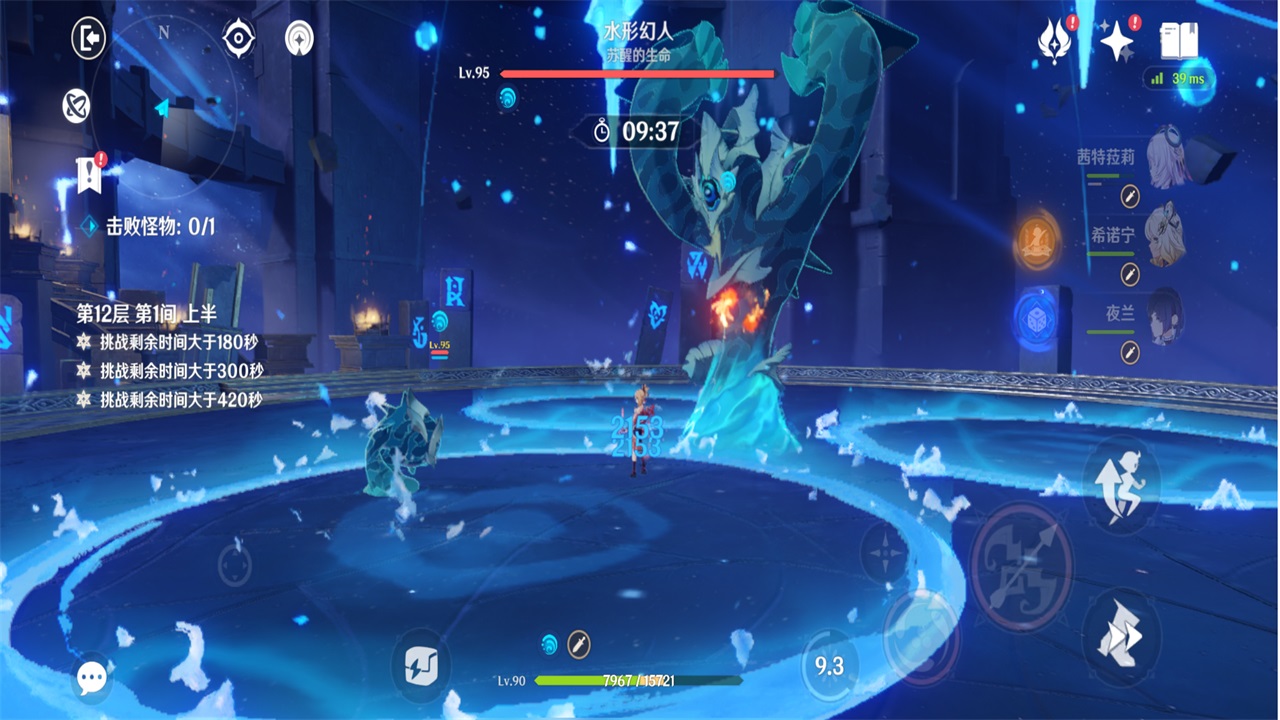Switch to party member 希诺宁

coord(1165,237)
